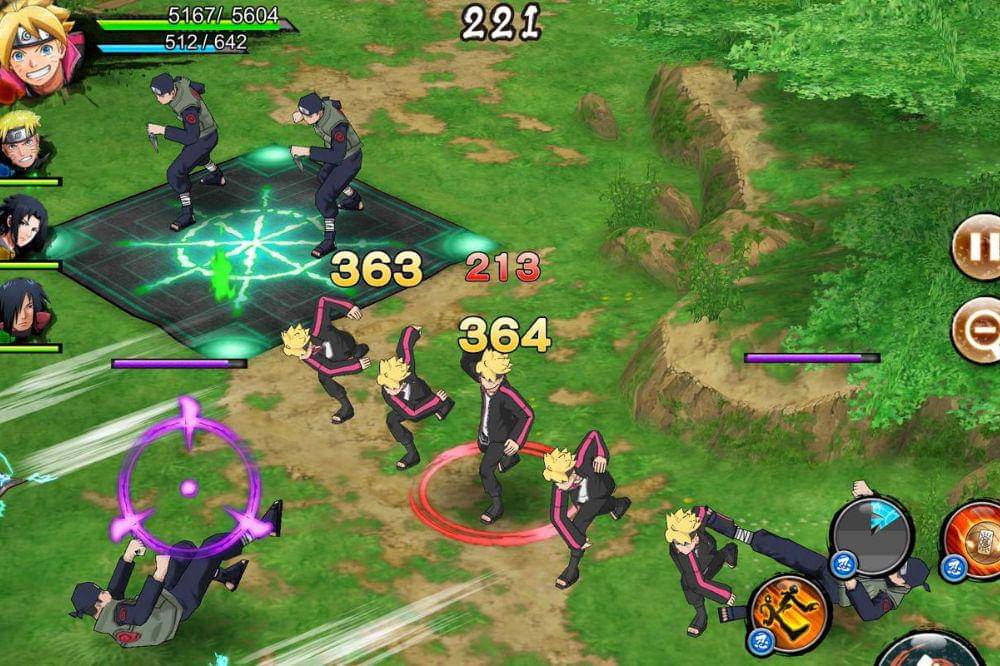Use the grey lightning skill on cooldown

[x=872, y=537]
